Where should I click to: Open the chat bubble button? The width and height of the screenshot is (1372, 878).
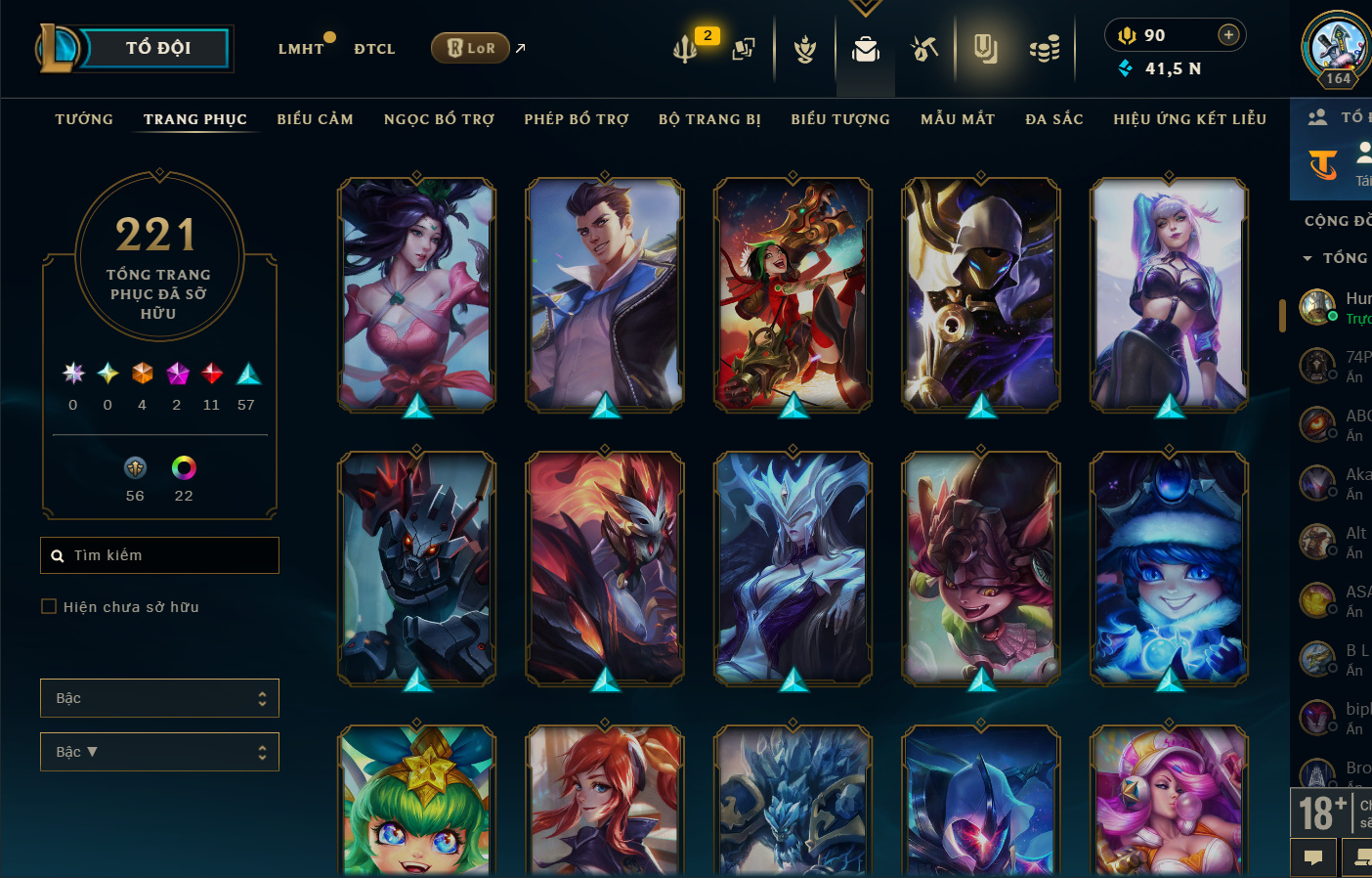(1313, 857)
